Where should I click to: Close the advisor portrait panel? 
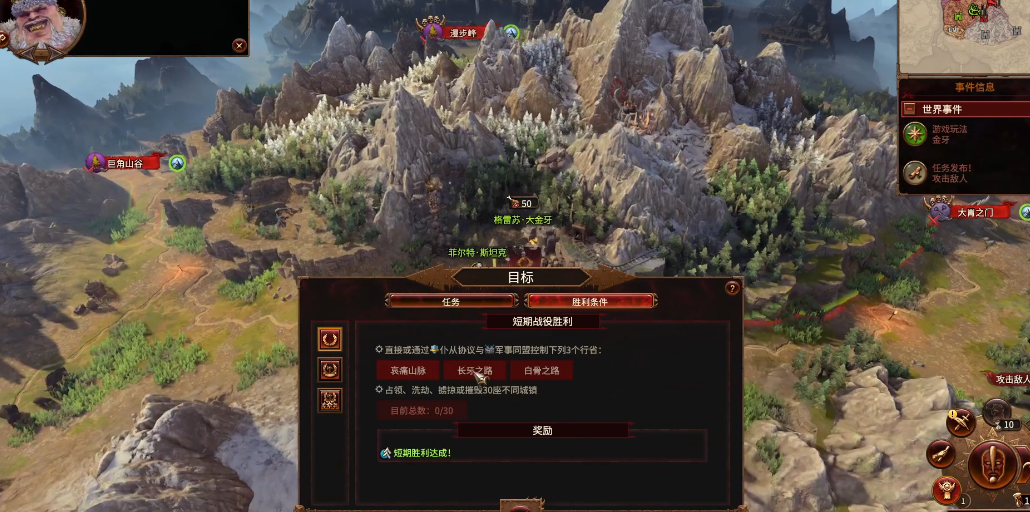point(239,45)
